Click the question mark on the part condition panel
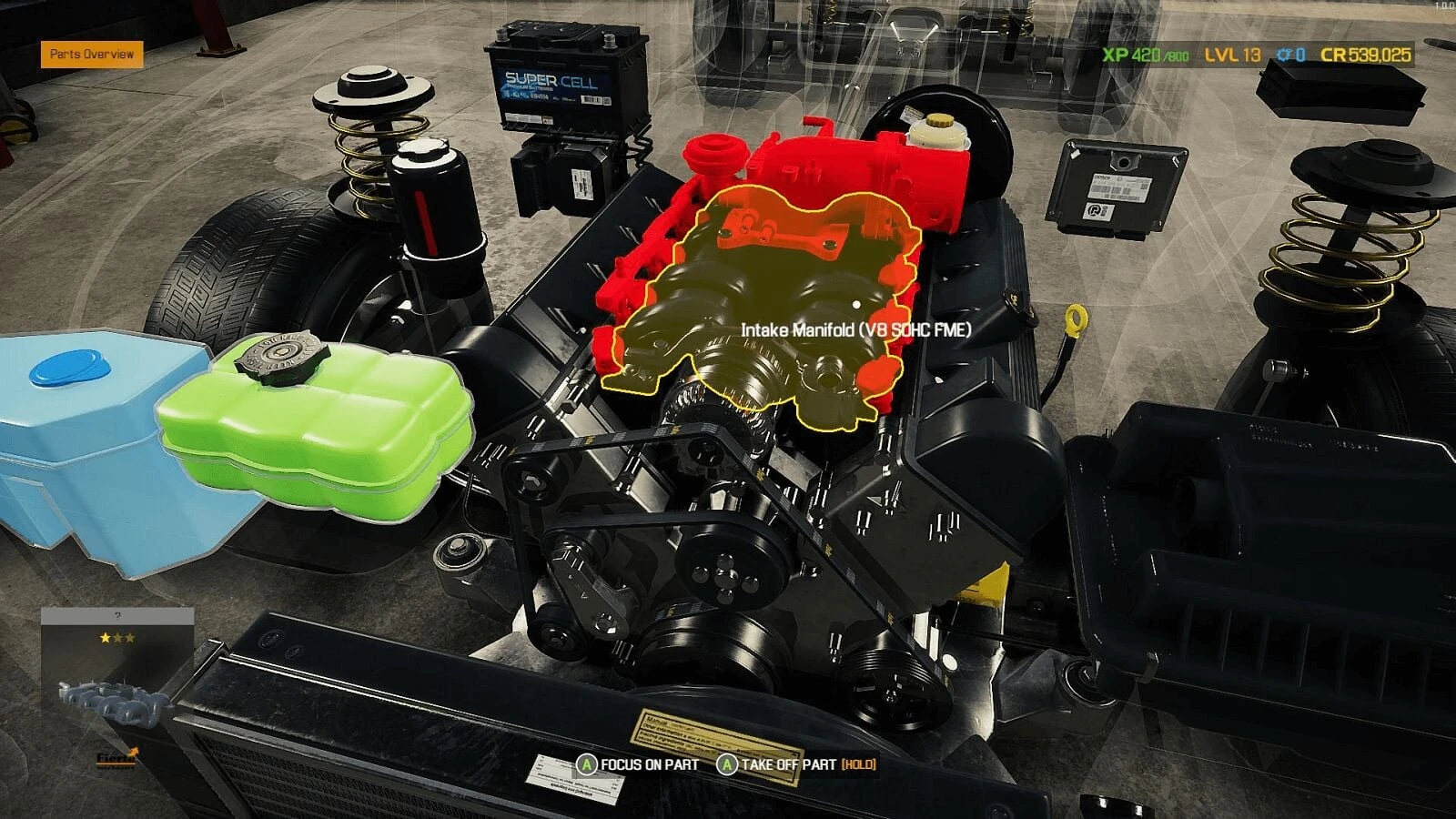Viewport: 1456px width, 819px height. (117, 615)
